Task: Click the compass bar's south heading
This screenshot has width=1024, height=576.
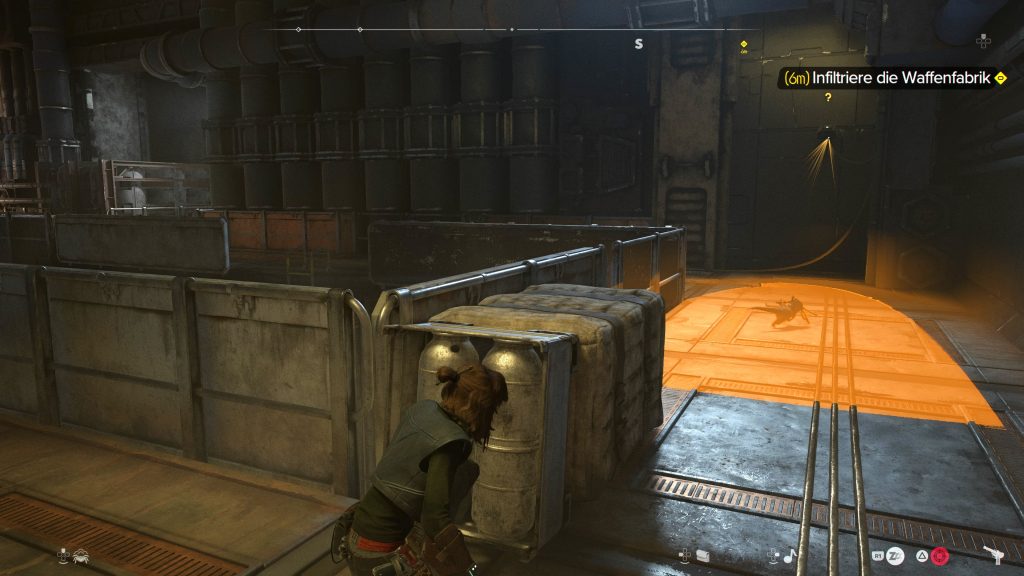Action: click(x=639, y=44)
